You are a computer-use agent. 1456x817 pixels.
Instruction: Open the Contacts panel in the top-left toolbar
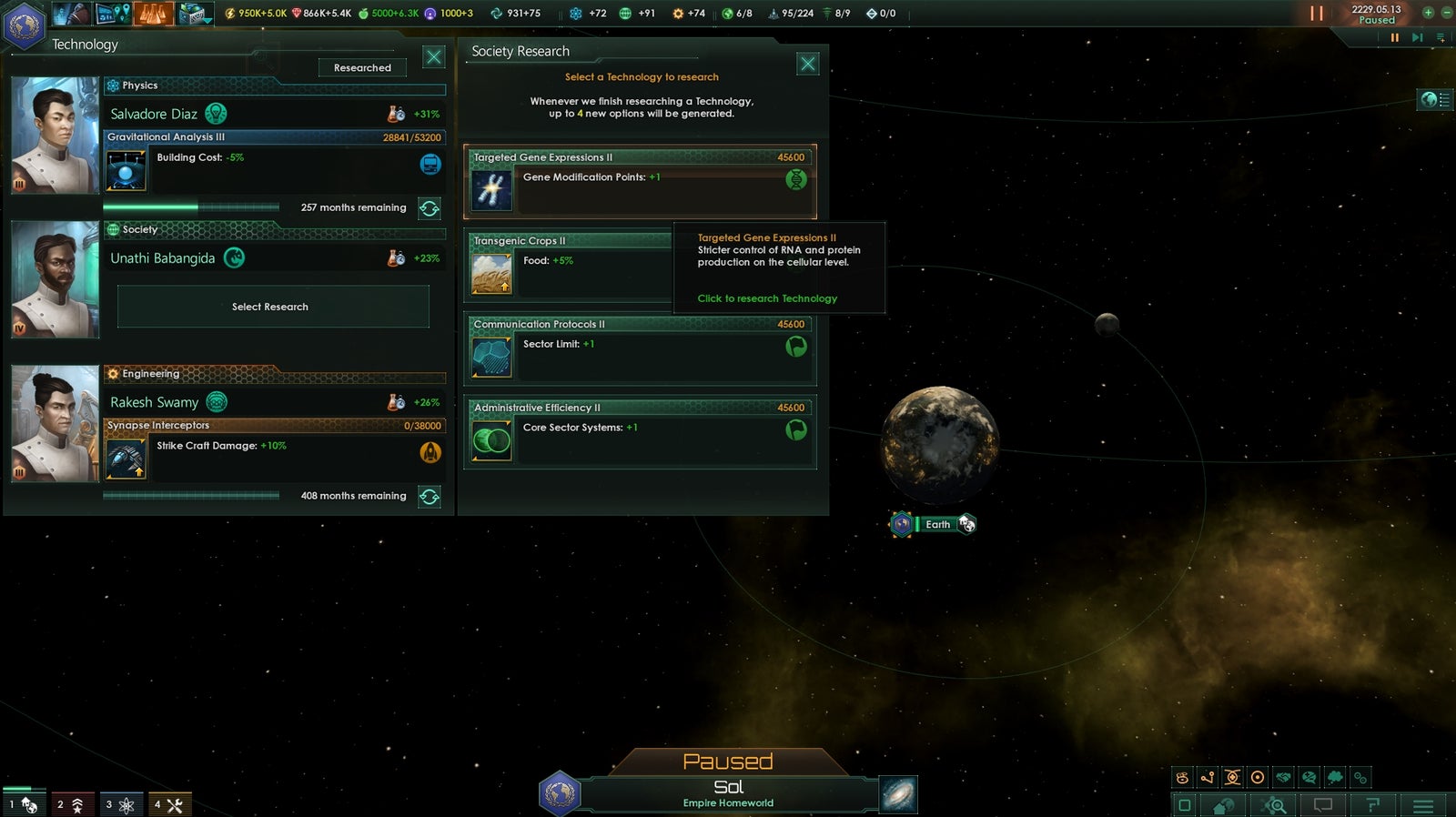(71, 14)
